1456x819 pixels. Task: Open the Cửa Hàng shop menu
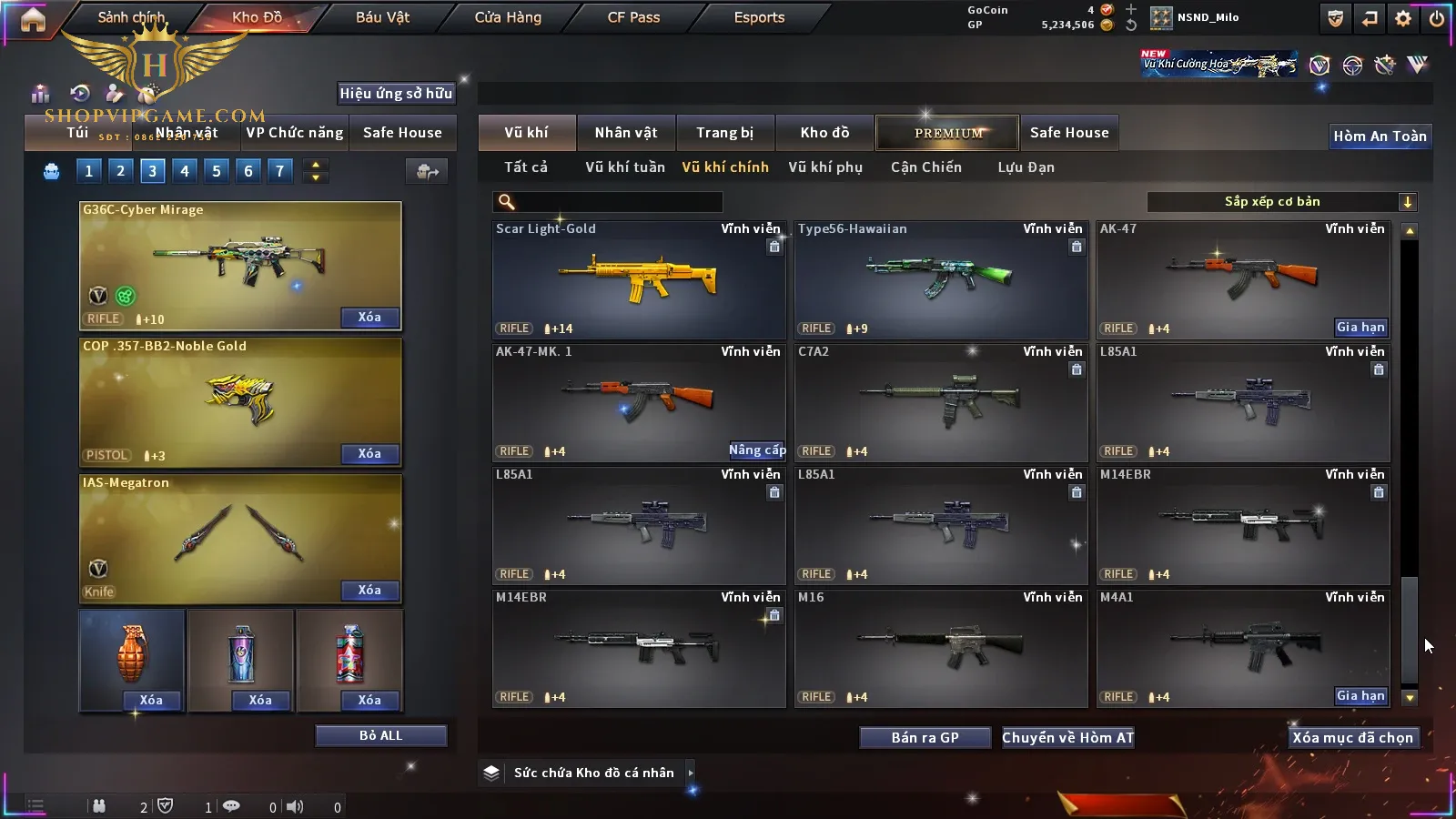508,17
